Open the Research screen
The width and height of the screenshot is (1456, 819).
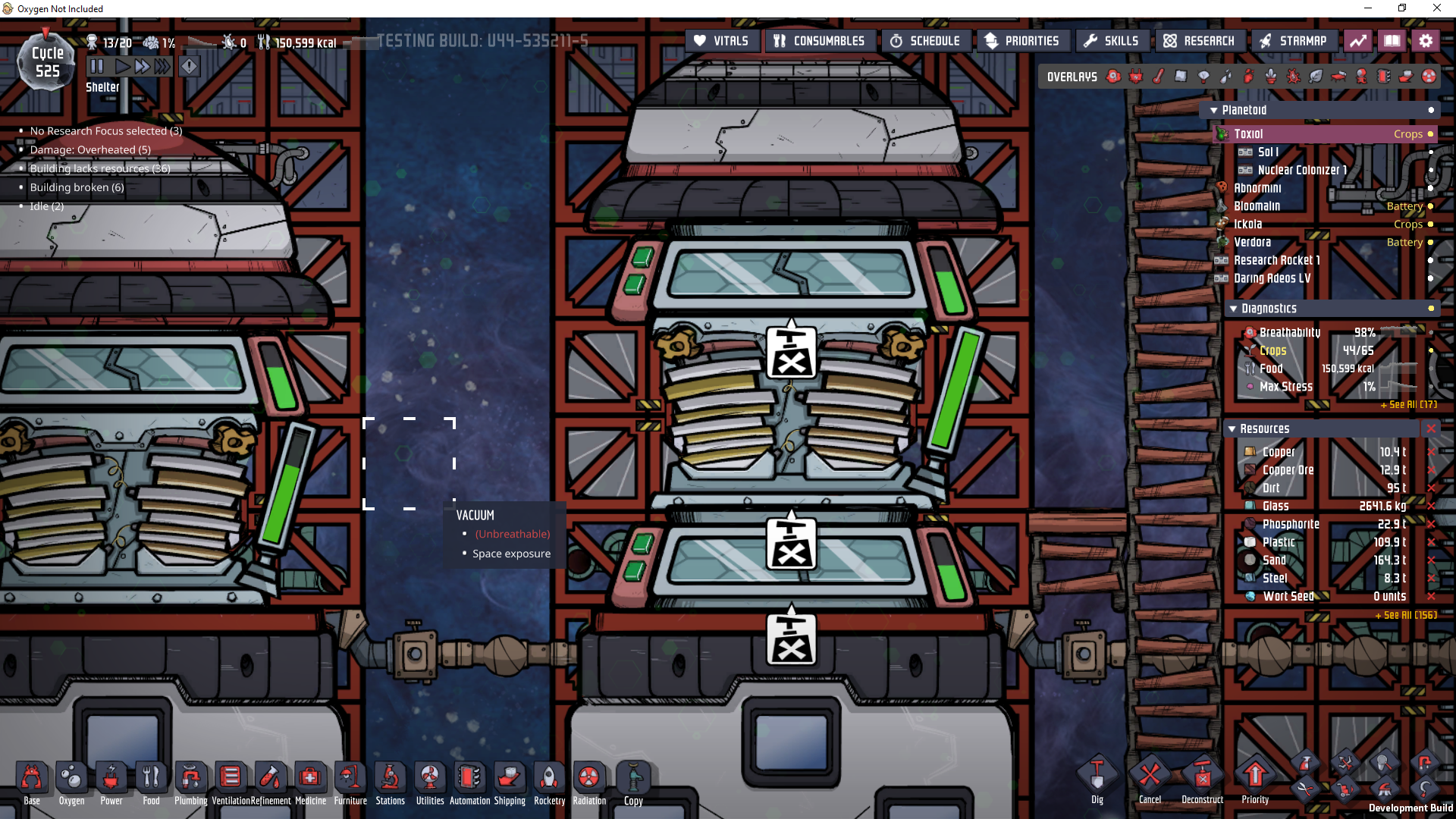point(1199,41)
